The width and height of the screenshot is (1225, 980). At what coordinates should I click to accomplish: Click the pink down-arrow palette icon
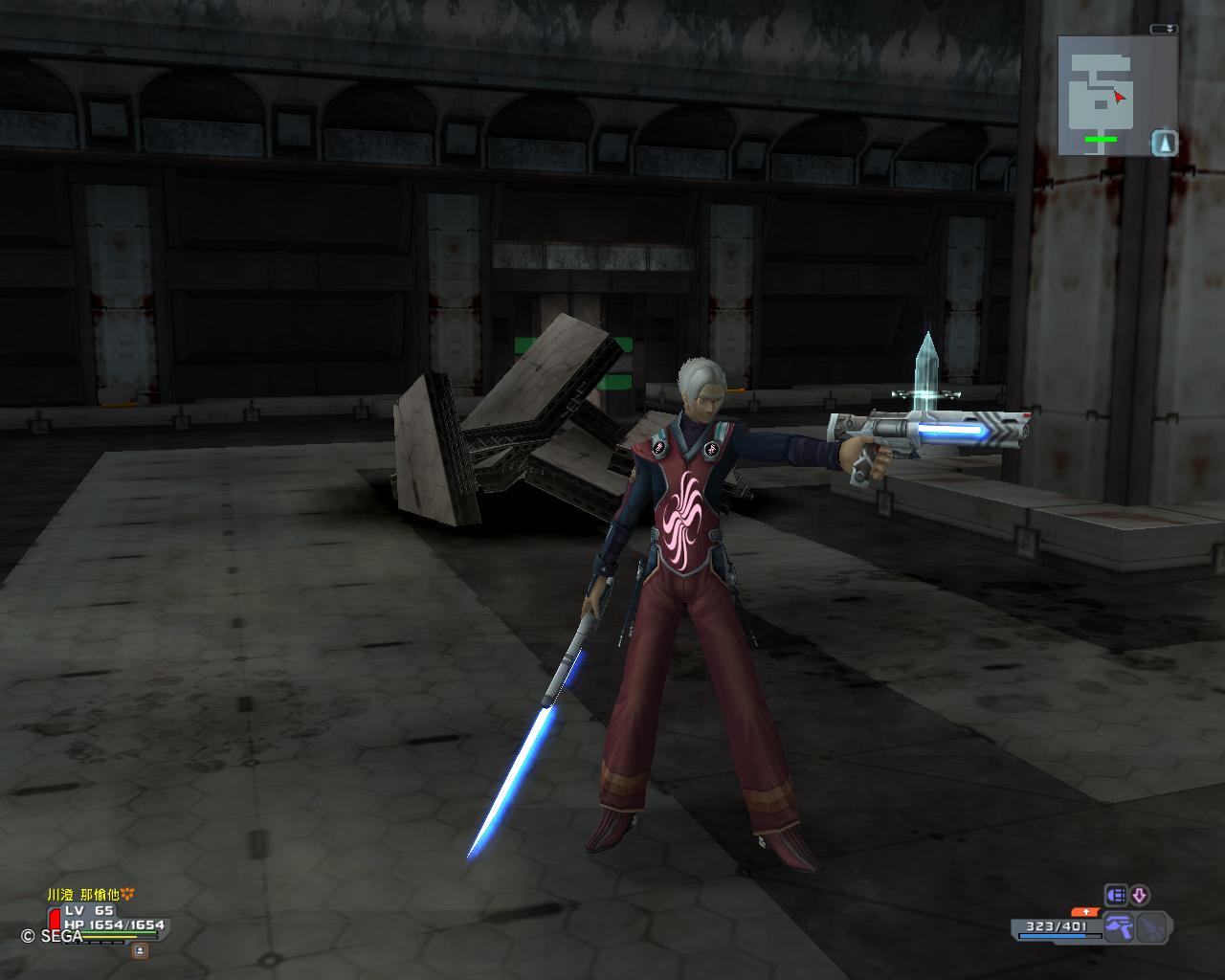pyautogui.click(x=1139, y=896)
